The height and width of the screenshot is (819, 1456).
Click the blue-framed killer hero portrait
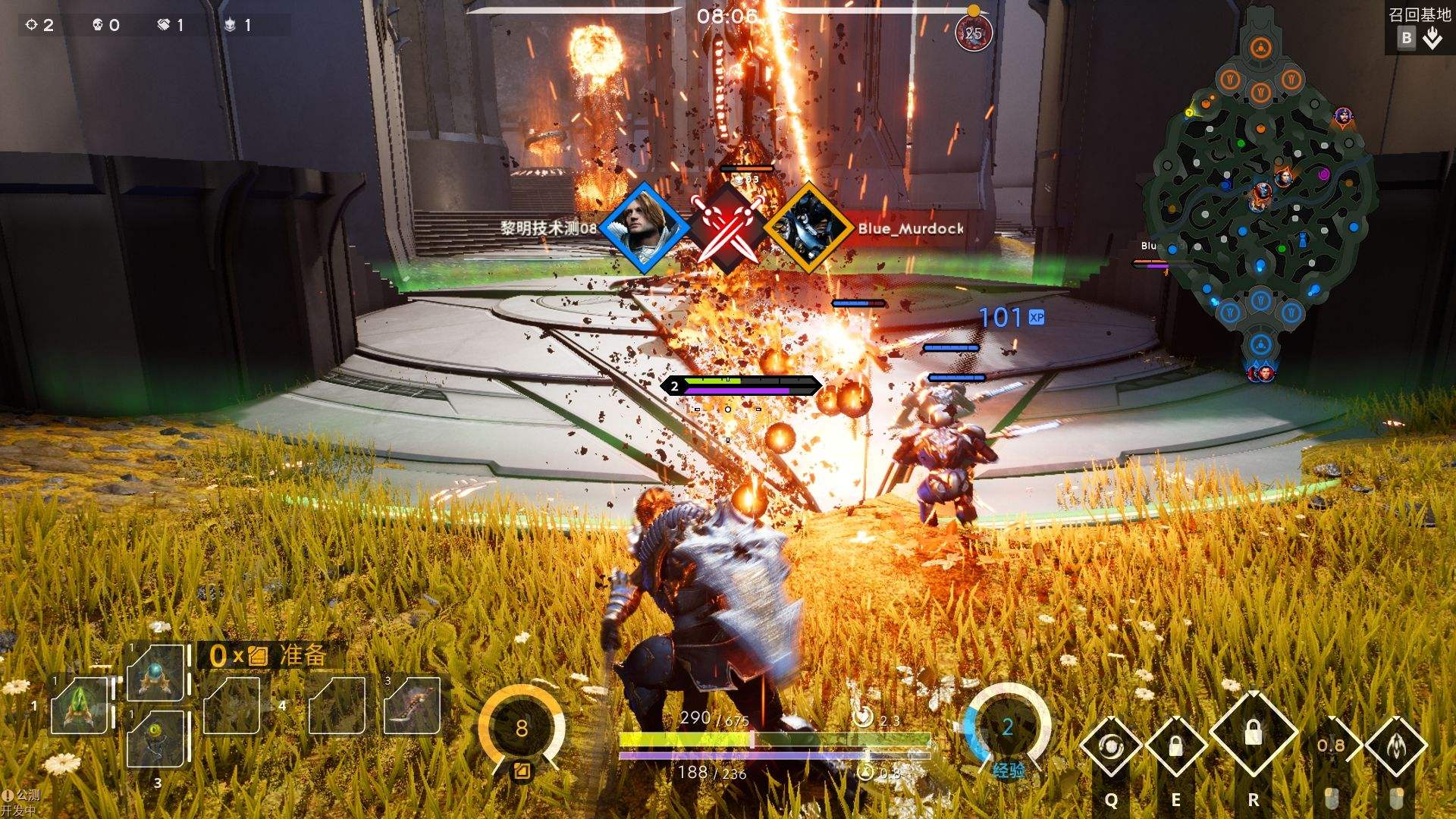tap(645, 227)
